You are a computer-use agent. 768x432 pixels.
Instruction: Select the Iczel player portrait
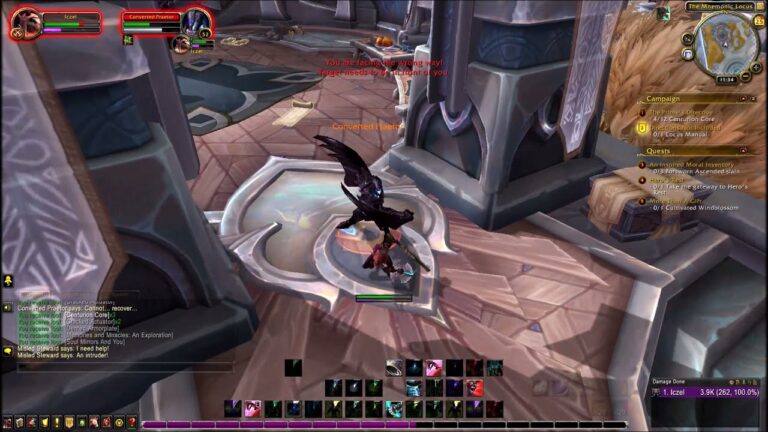[26, 22]
